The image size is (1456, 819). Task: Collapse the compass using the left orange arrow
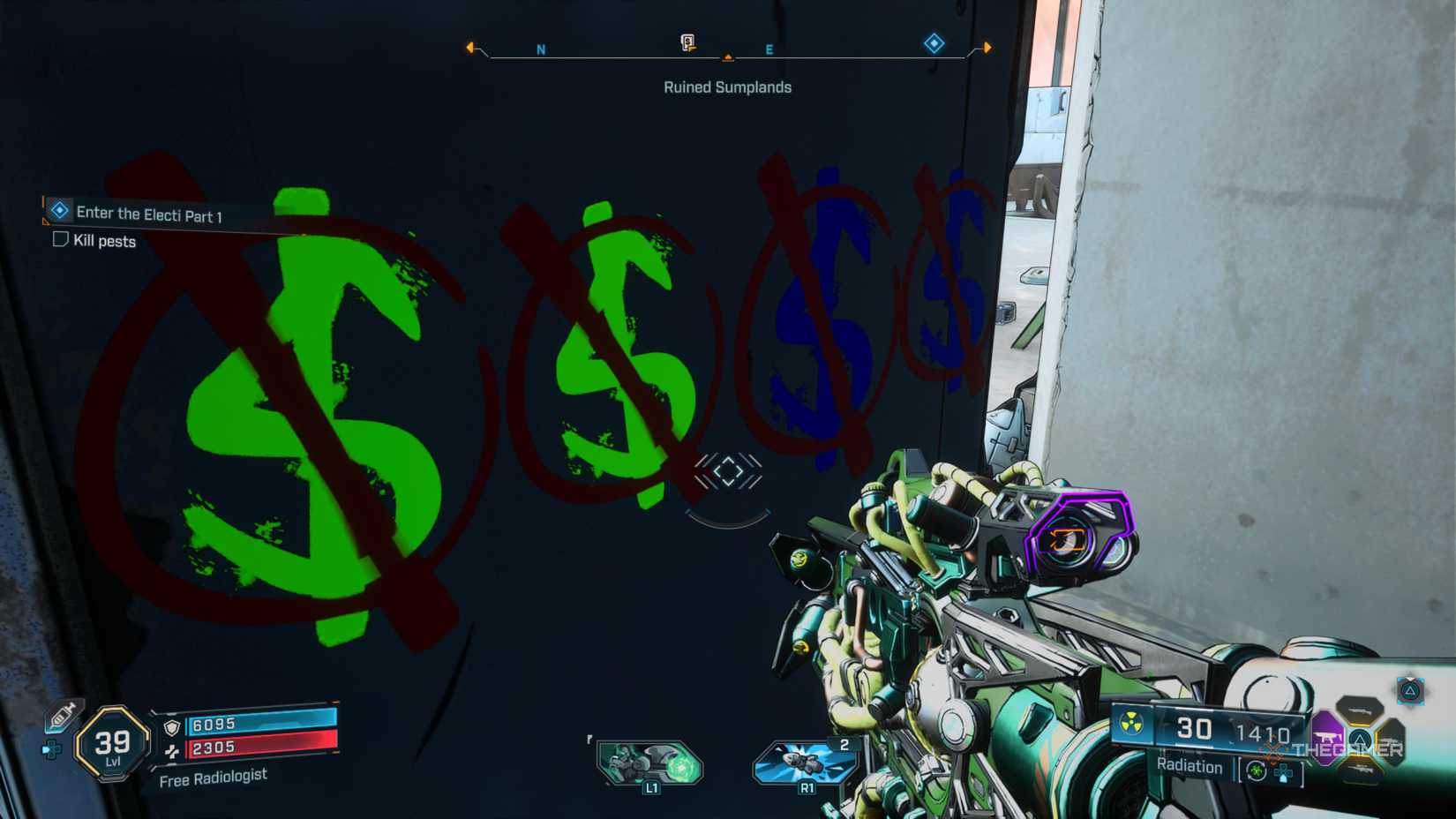471,49
